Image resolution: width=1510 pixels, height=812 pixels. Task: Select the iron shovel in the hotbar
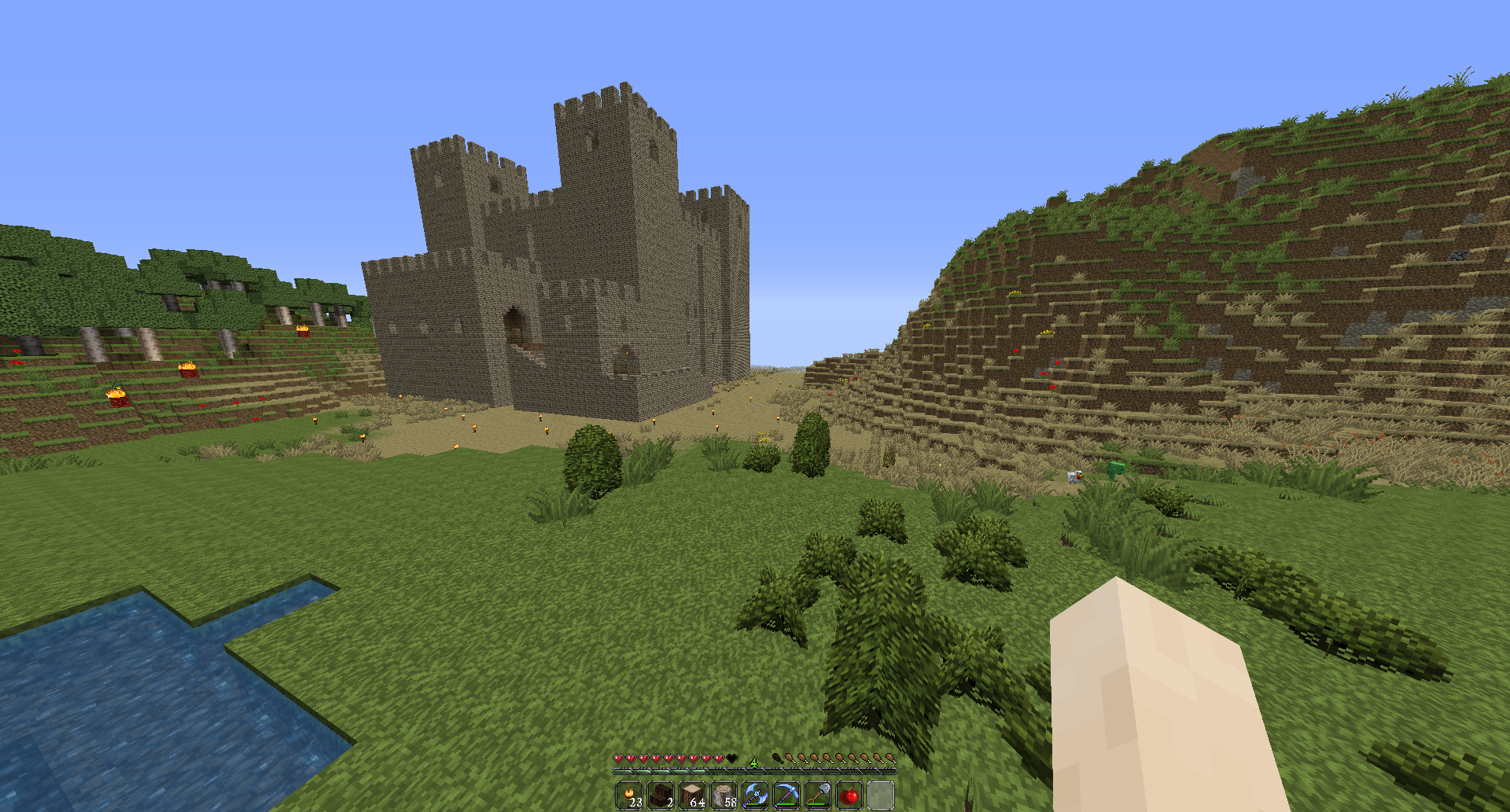[x=818, y=795]
